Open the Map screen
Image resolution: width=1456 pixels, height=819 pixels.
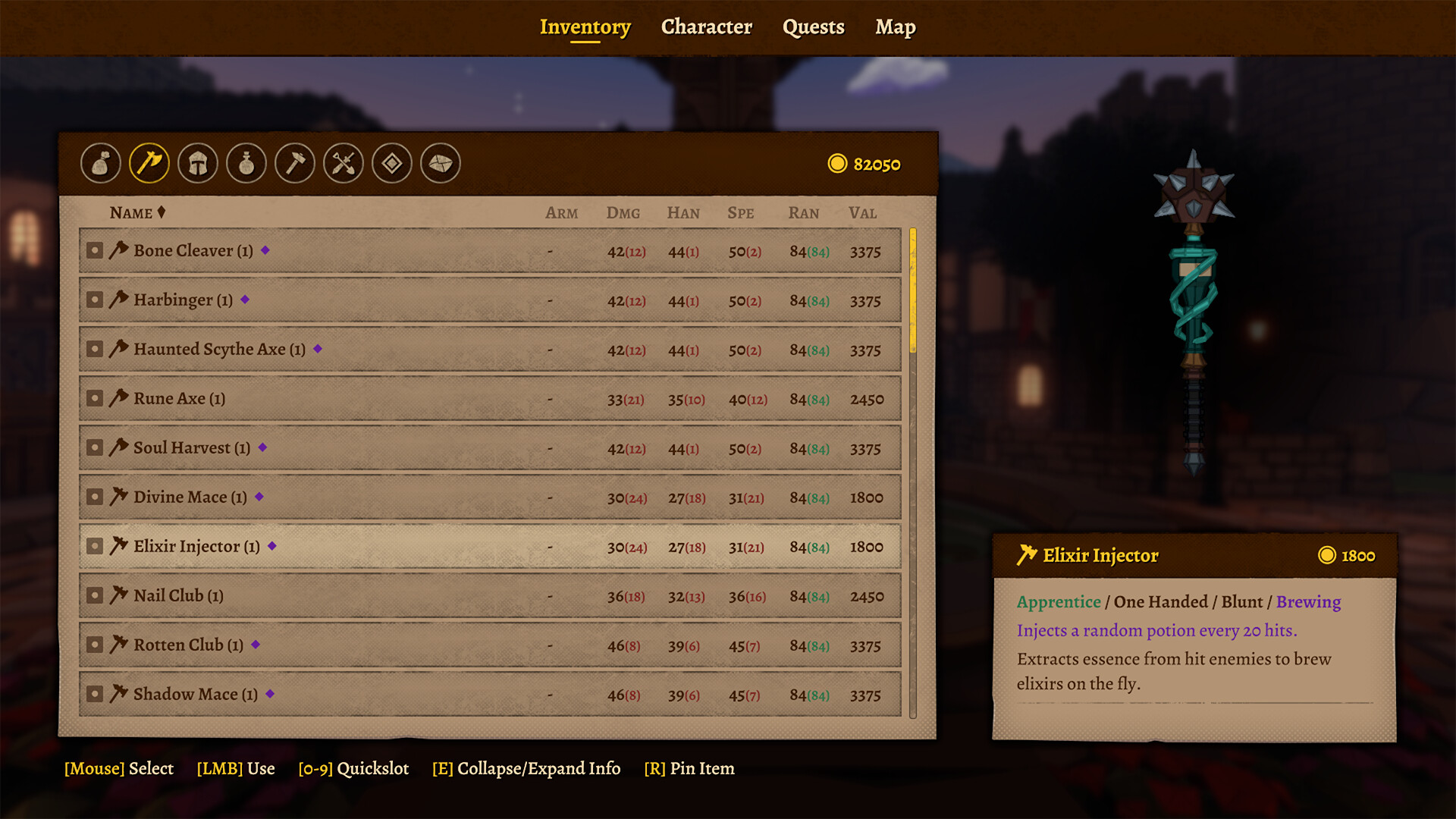[x=896, y=27]
